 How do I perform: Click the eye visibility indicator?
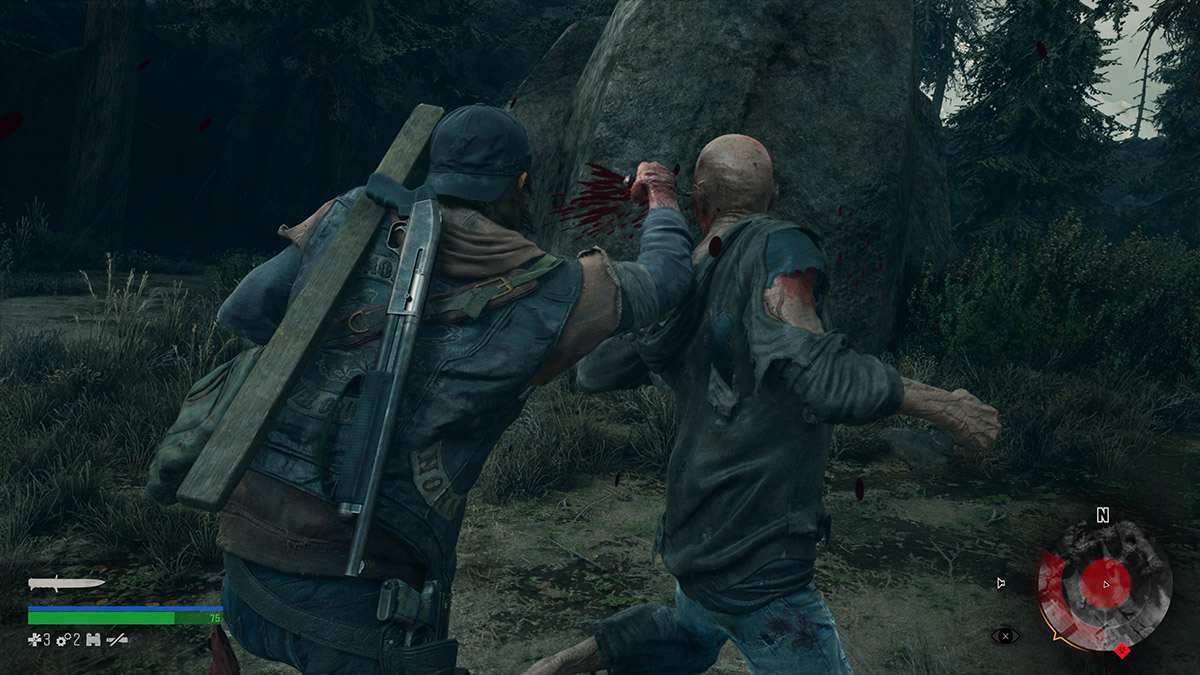pos(1004,635)
